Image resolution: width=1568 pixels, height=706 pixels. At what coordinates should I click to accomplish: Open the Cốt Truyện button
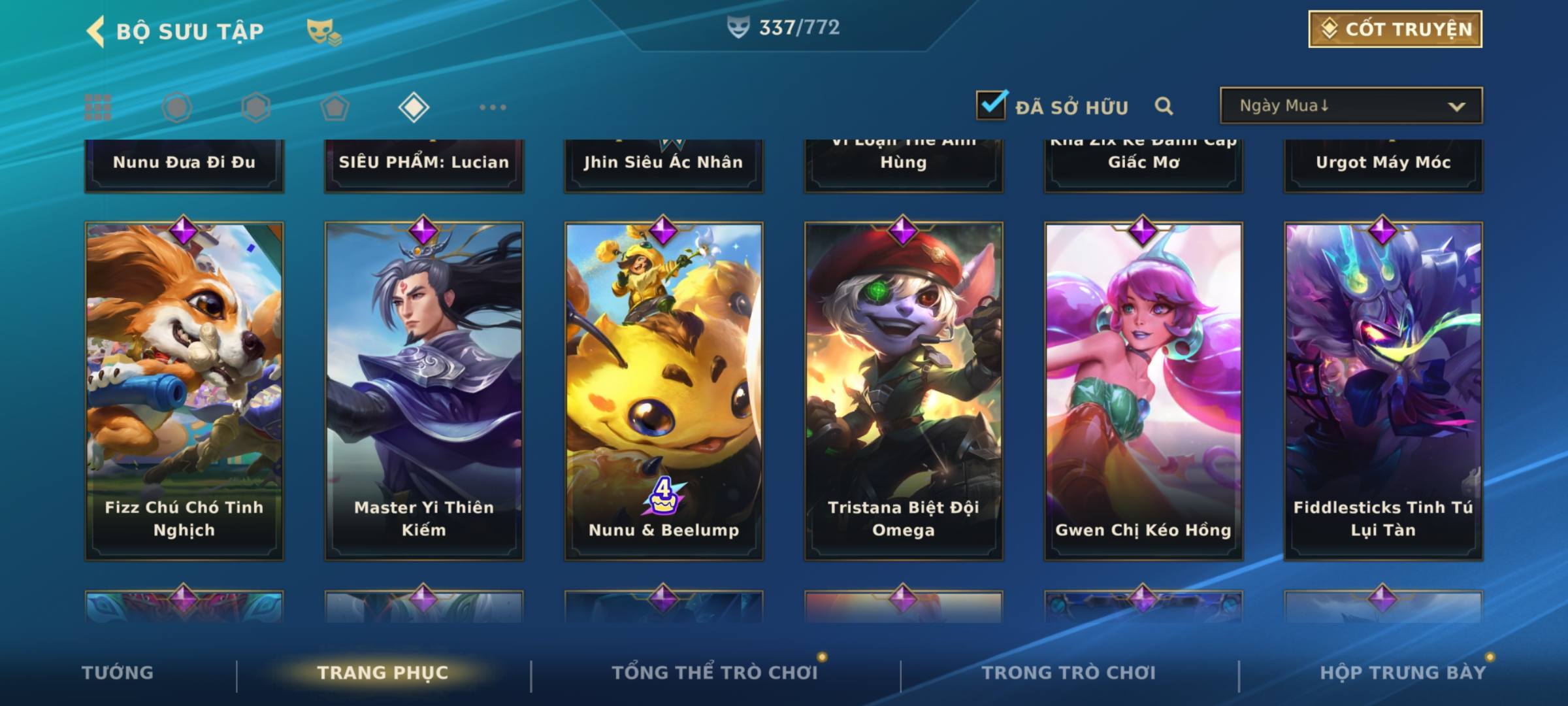click(1395, 29)
